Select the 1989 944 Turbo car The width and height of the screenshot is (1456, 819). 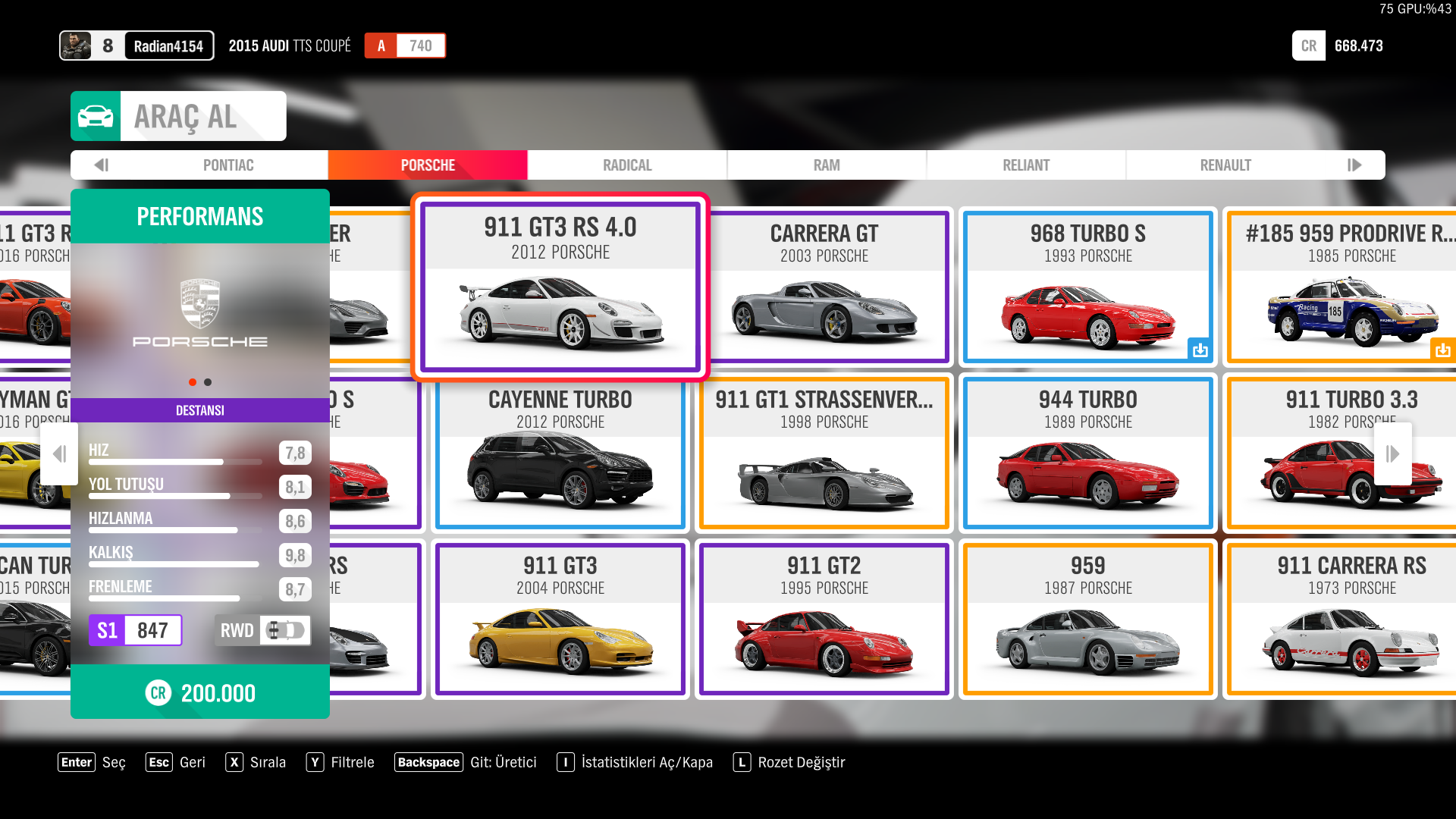pyautogui.click(x=1087, y=453)
